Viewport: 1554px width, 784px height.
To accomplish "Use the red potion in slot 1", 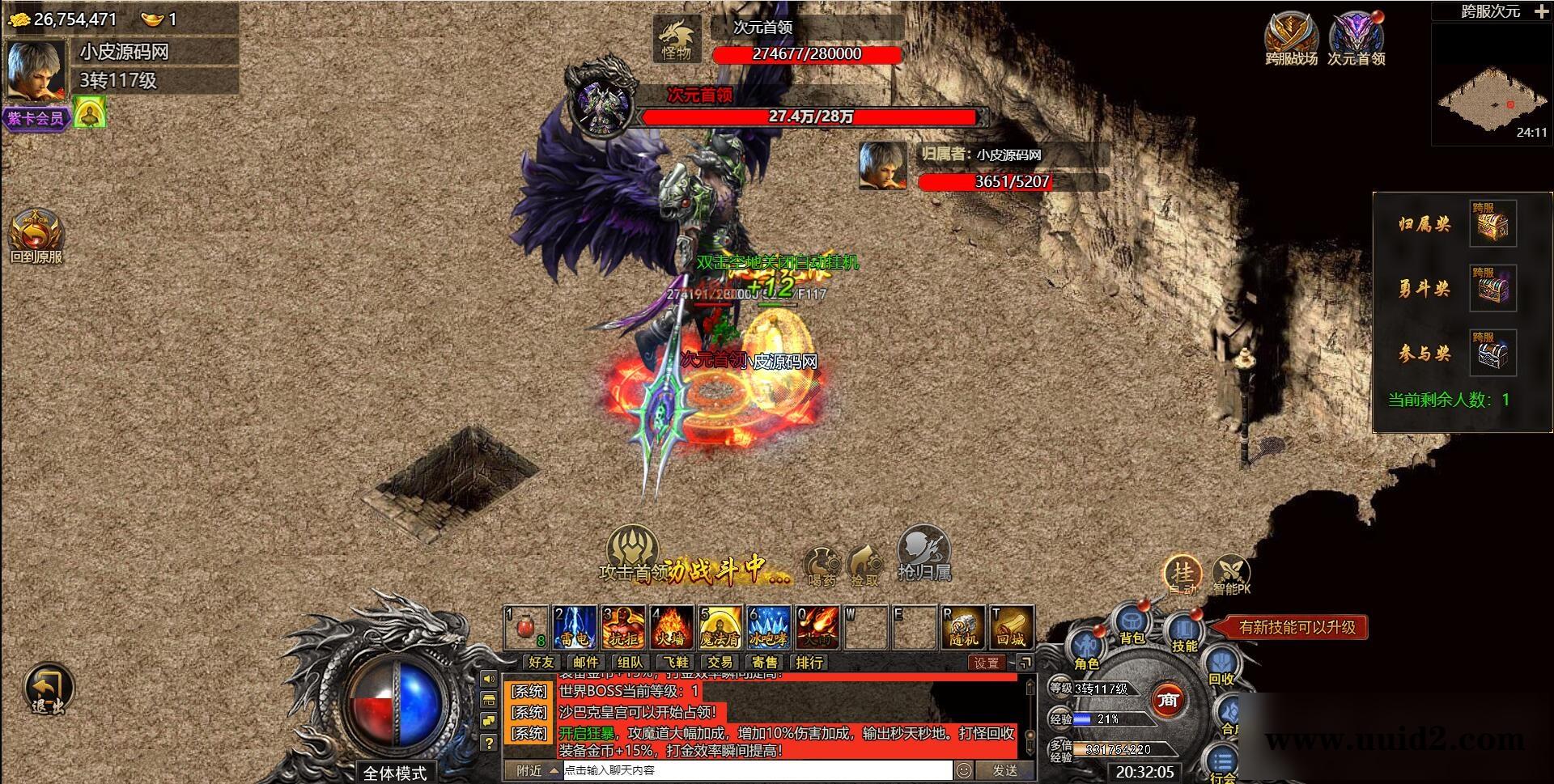I will click(x=526, y=628).
